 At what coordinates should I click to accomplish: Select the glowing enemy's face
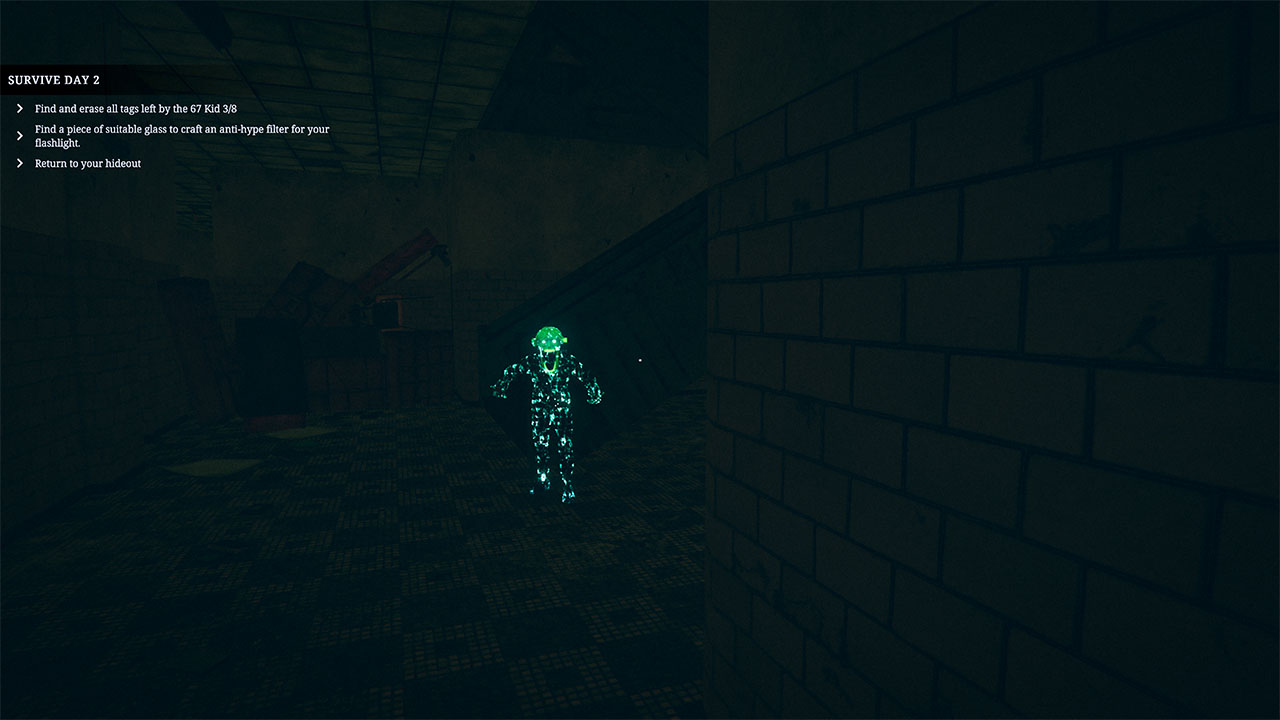[549, 342]
